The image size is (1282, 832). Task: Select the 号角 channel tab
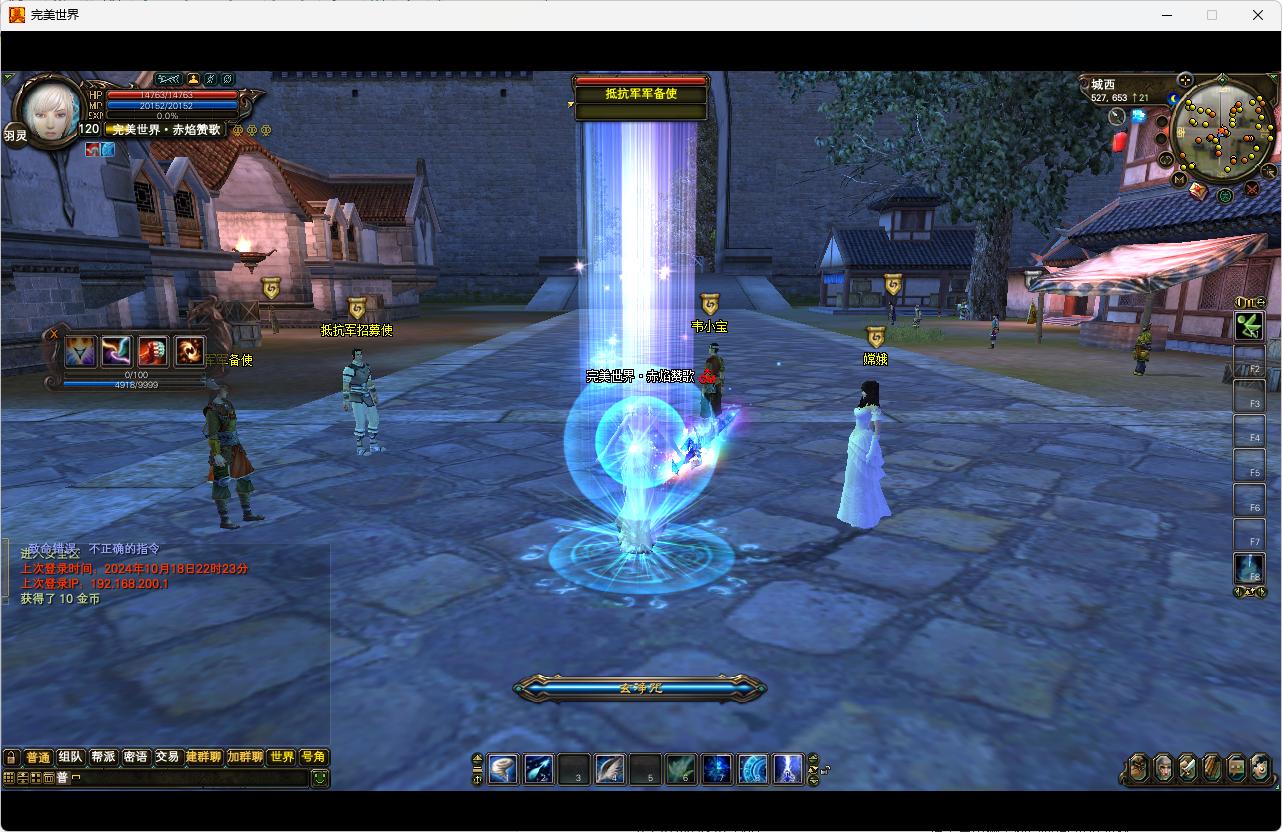coord(313,758)
